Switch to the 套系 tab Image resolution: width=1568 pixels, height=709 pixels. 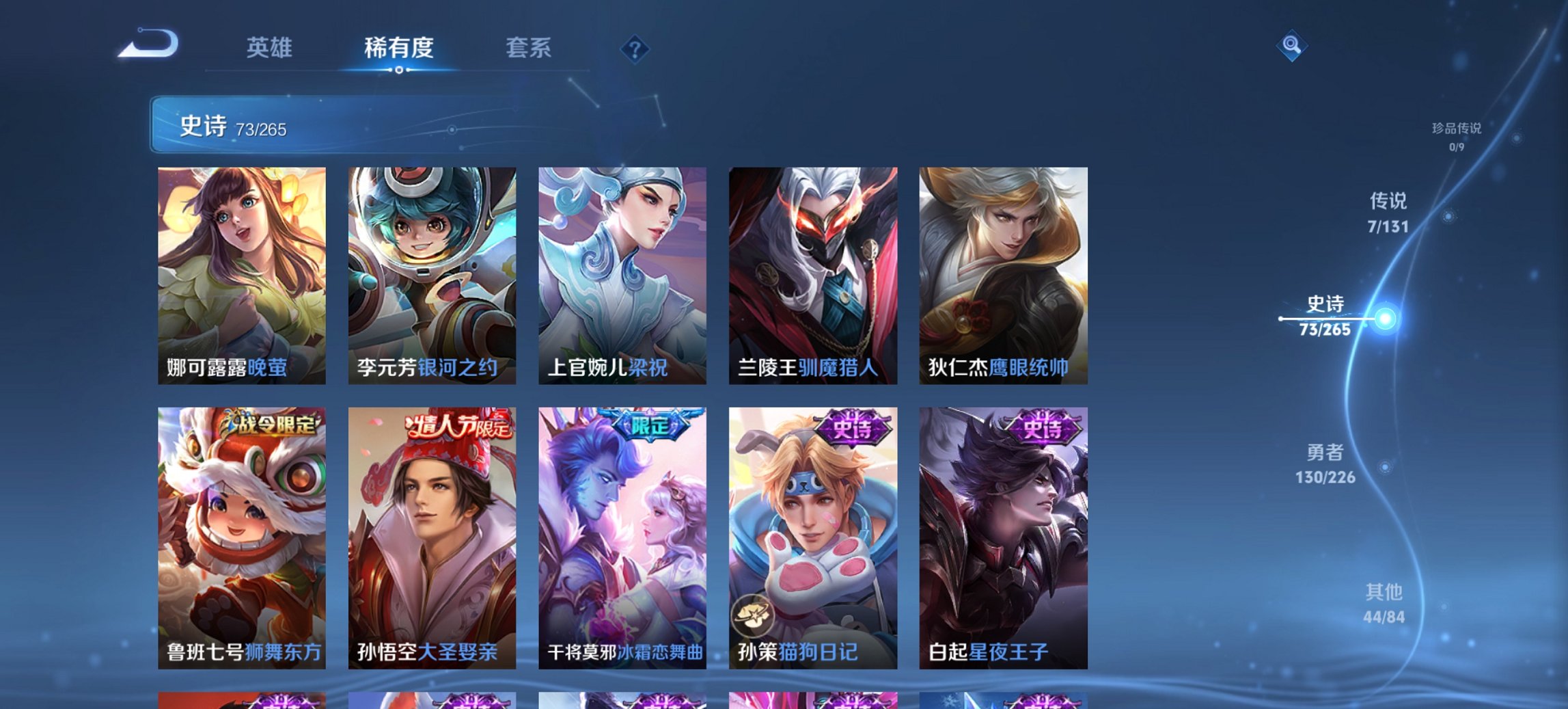(x=528, y=49)
